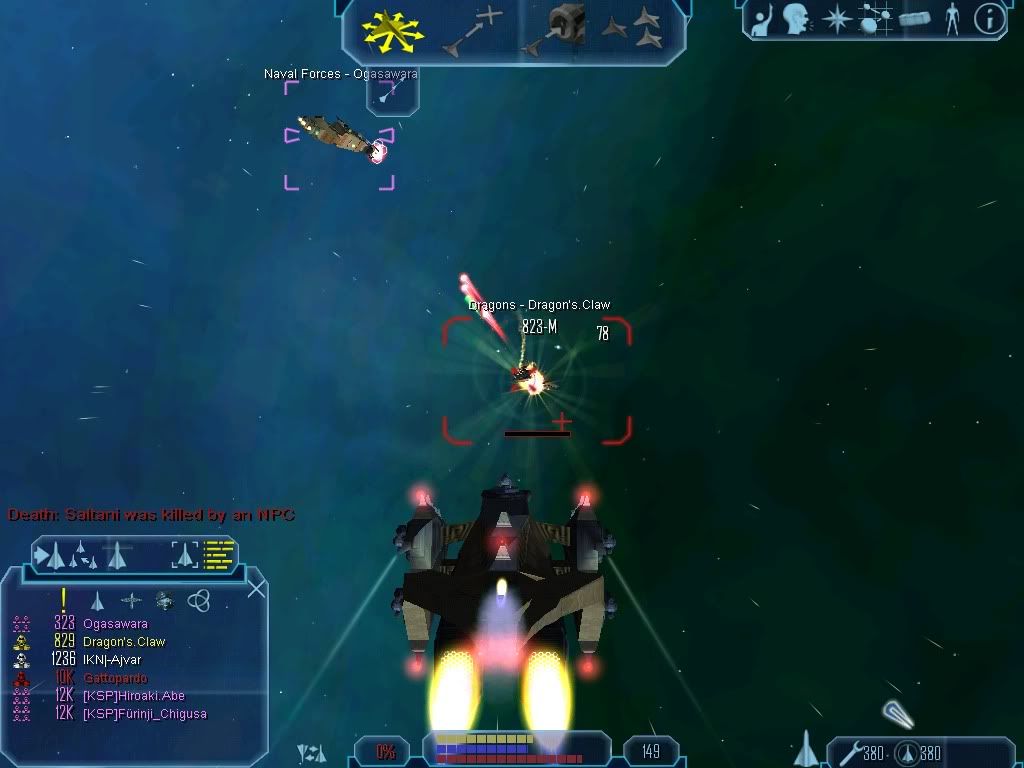1024x768 pixels.
Task: Open the talking-head chat icon
Action: tap(796, 18)
